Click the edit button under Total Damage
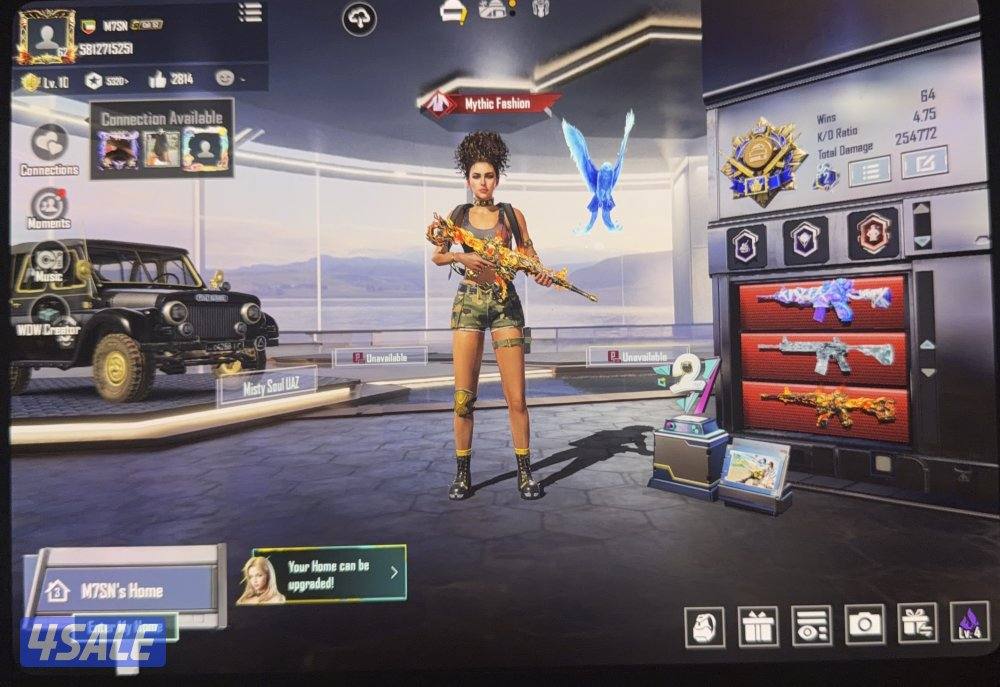The width and height of the screenshot is (1000, 687). pyautogui.click(x=923, y=163)
